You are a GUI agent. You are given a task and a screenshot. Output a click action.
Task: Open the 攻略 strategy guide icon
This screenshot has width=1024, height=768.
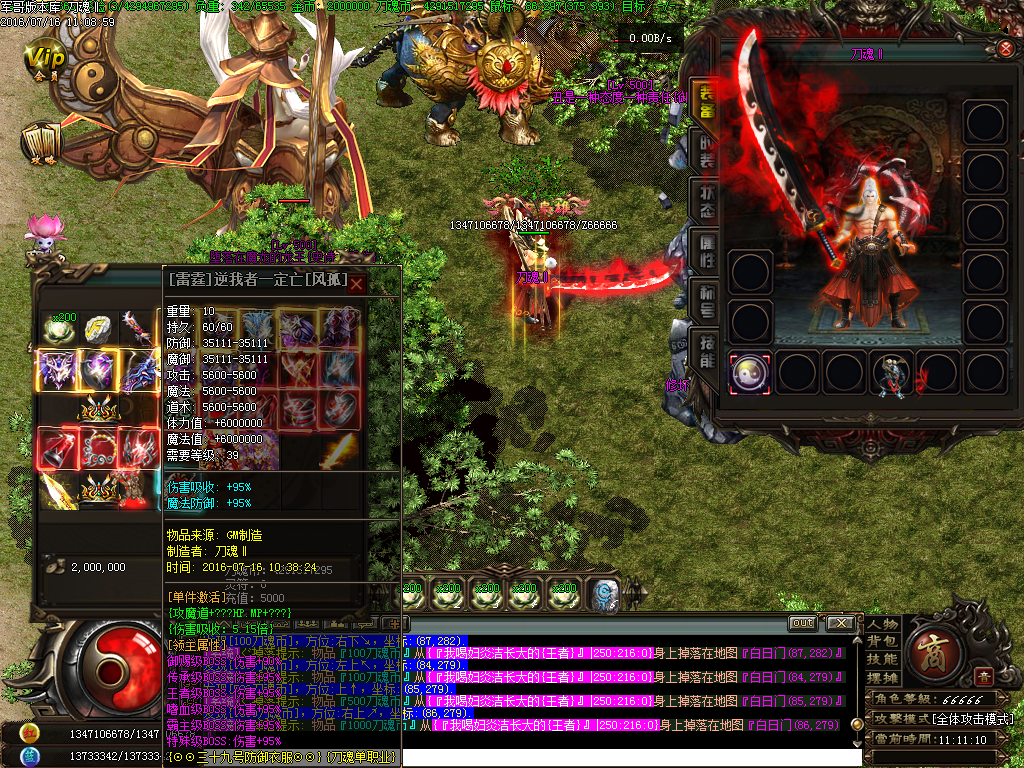pyautogui.click(x=42, y=143)
